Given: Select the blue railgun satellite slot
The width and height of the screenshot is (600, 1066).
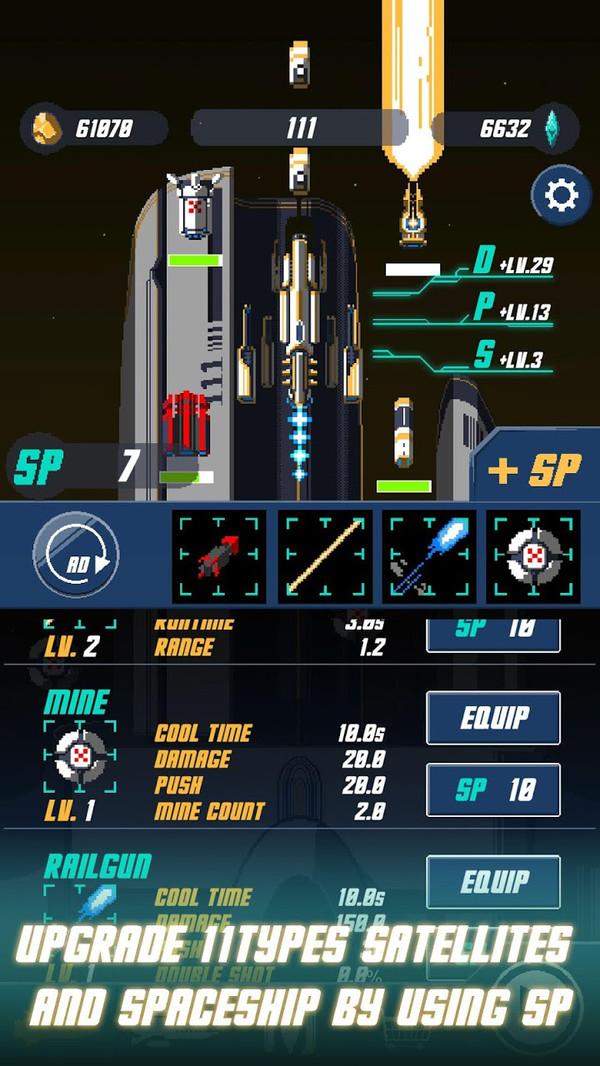Looking at the screenshot, I should click(x=430, y=556).
